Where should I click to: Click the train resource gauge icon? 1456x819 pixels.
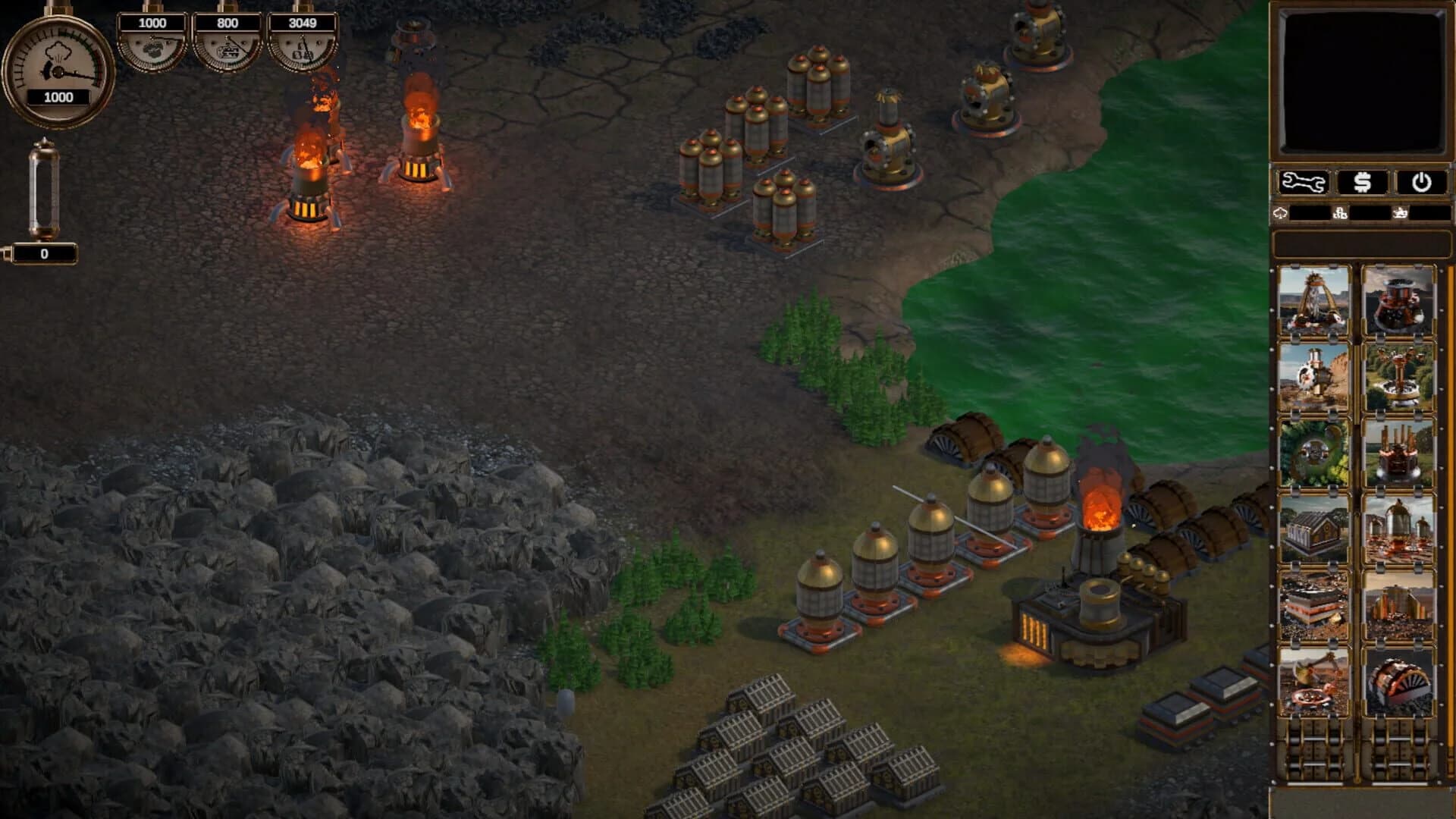(227, 49)
